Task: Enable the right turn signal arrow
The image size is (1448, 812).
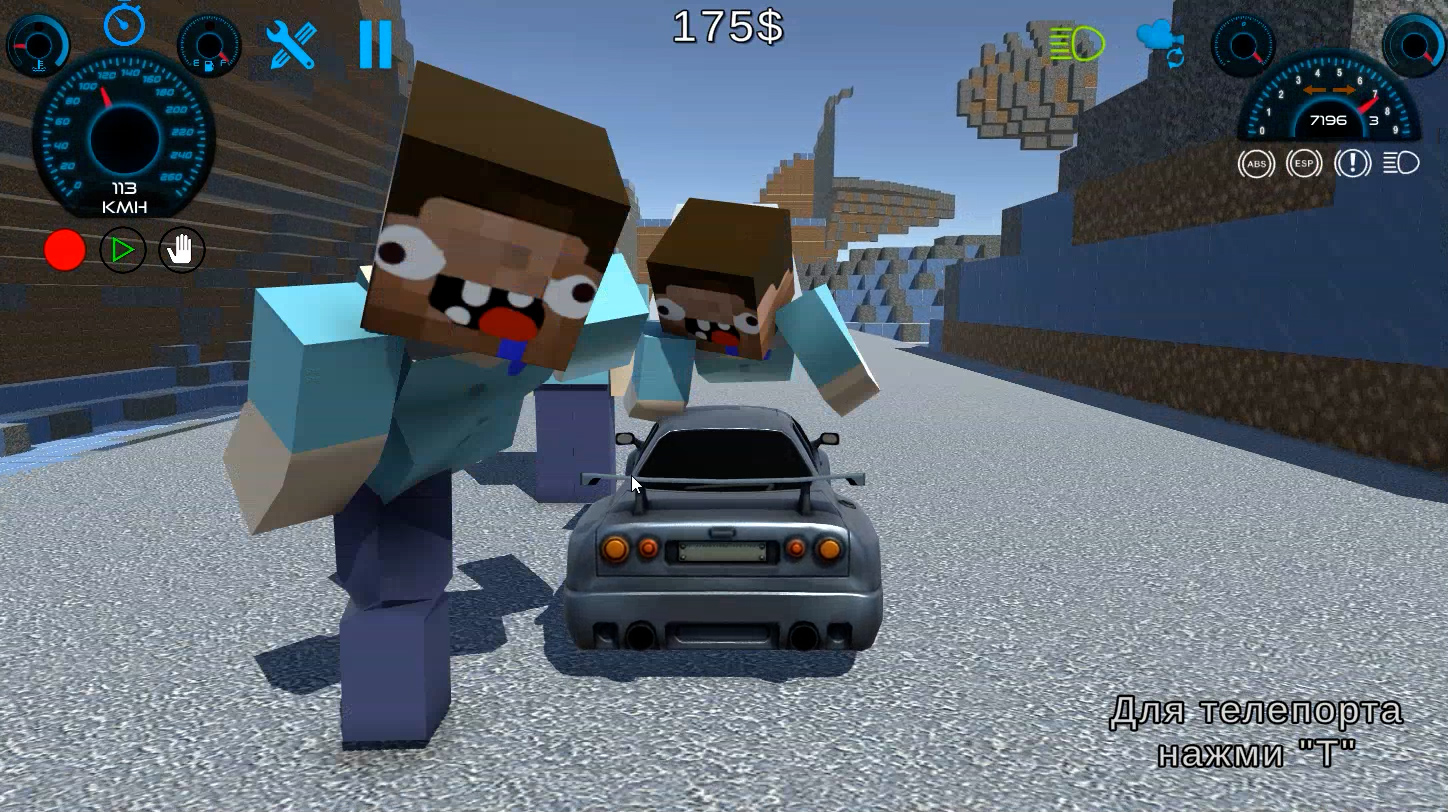Action: [1343, 89]
